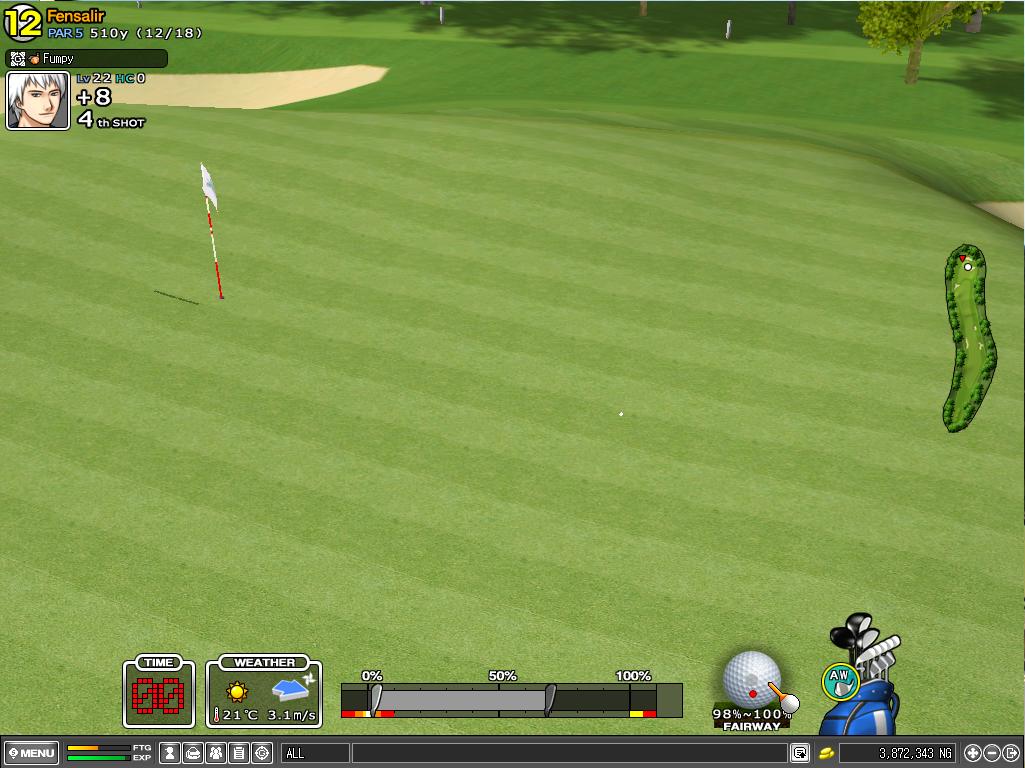Image resolution: width=1025 pixels, height=768 pixels.
Task: Expand the chat log window button
Action: pyautogui.click(x=799, y=753)
